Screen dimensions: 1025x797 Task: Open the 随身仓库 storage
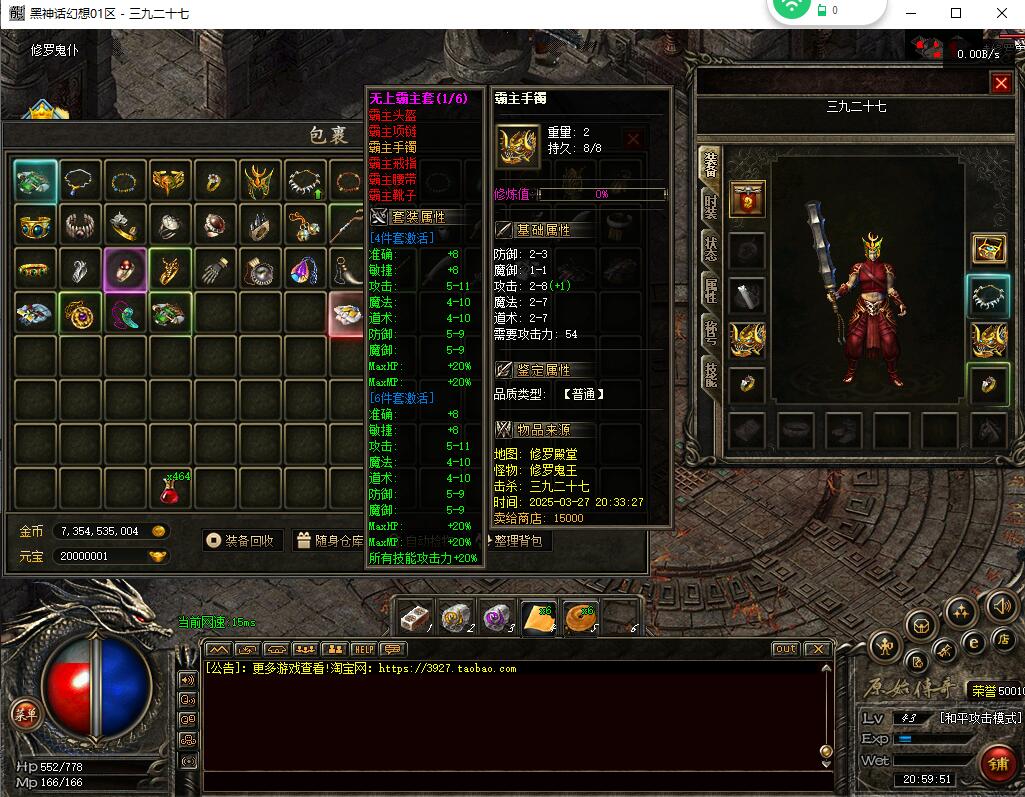pyautogui.click(x=330, y=541)
